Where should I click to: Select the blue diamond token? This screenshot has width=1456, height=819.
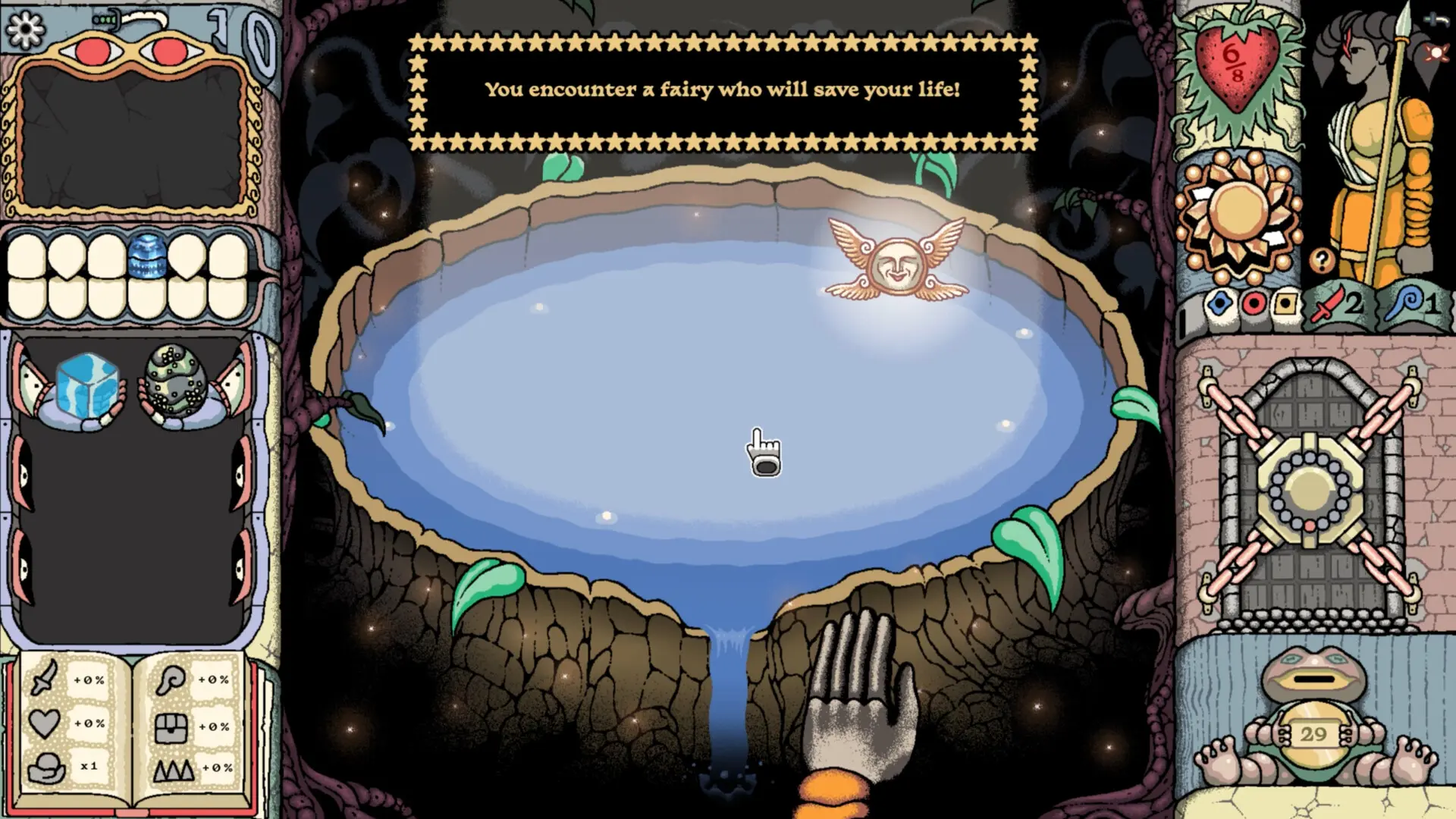pos(1219,305)
